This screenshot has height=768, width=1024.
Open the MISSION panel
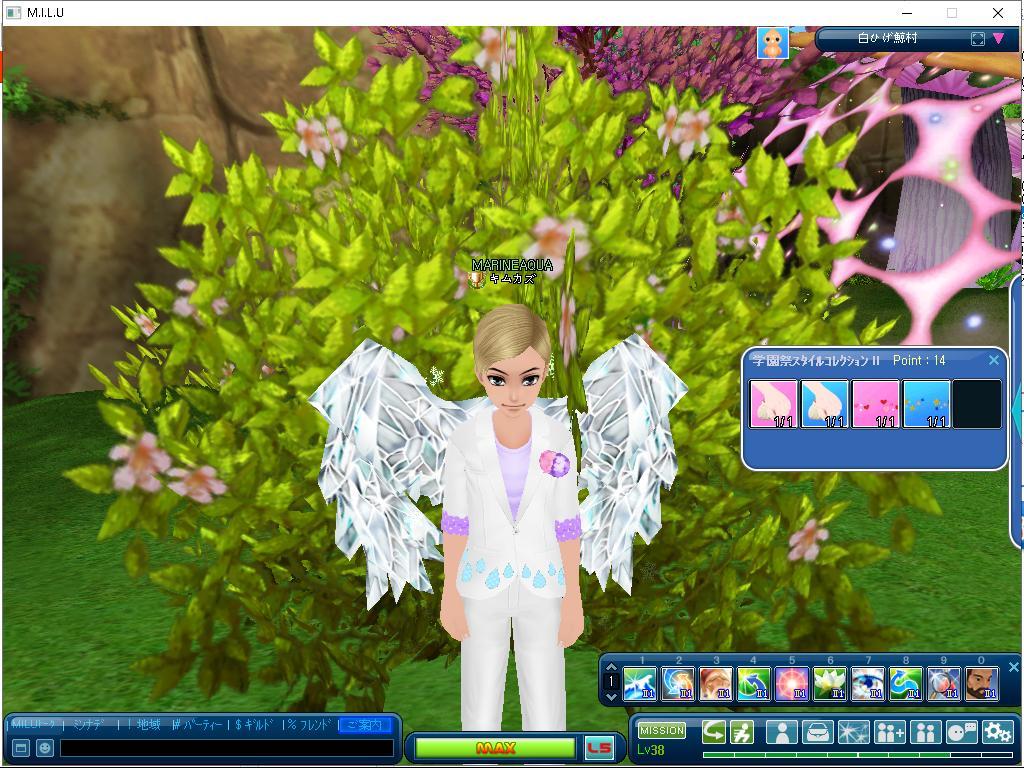(662, 731)
